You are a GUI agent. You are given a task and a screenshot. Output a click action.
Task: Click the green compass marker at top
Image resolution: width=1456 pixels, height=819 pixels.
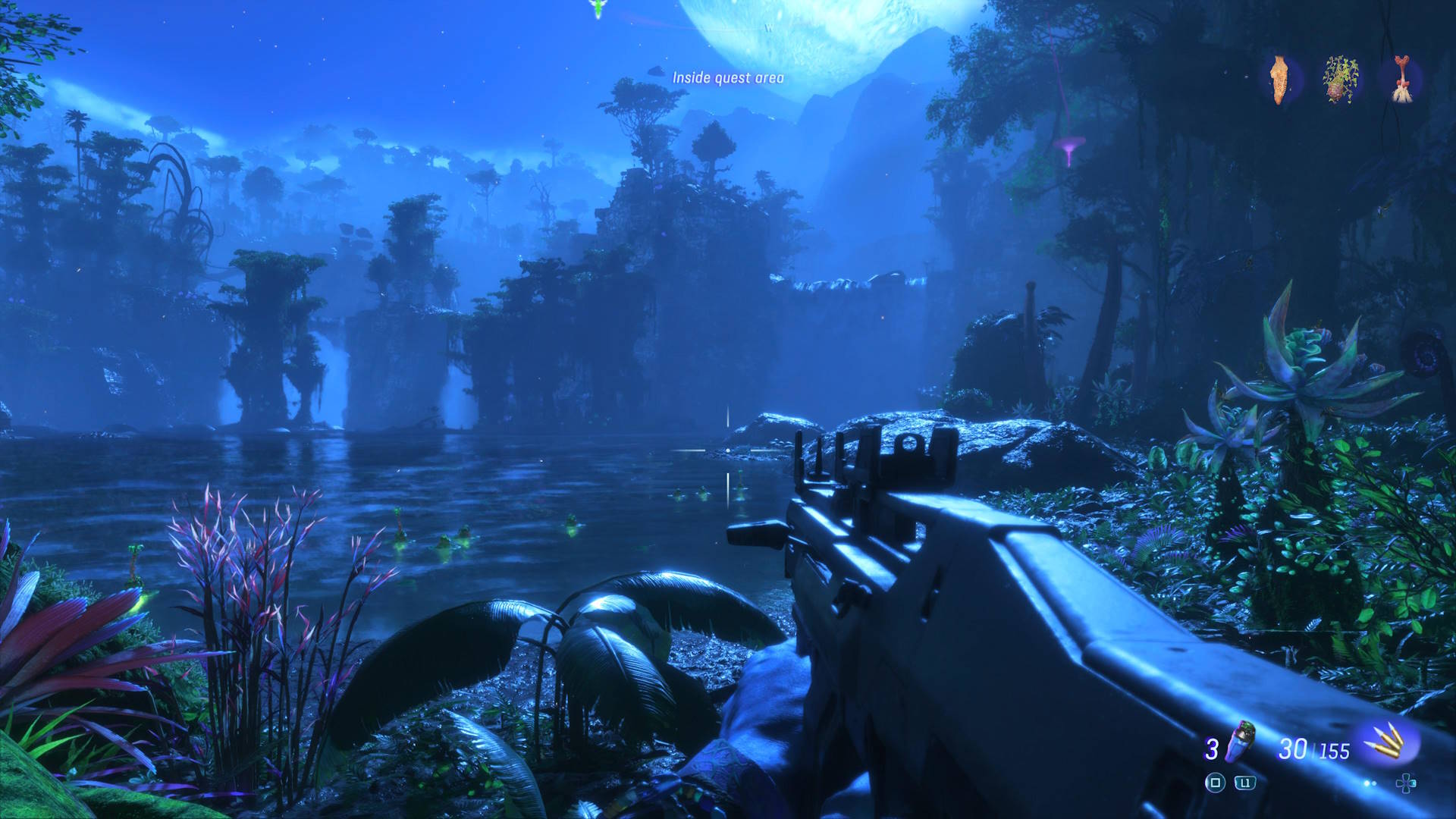598,8
